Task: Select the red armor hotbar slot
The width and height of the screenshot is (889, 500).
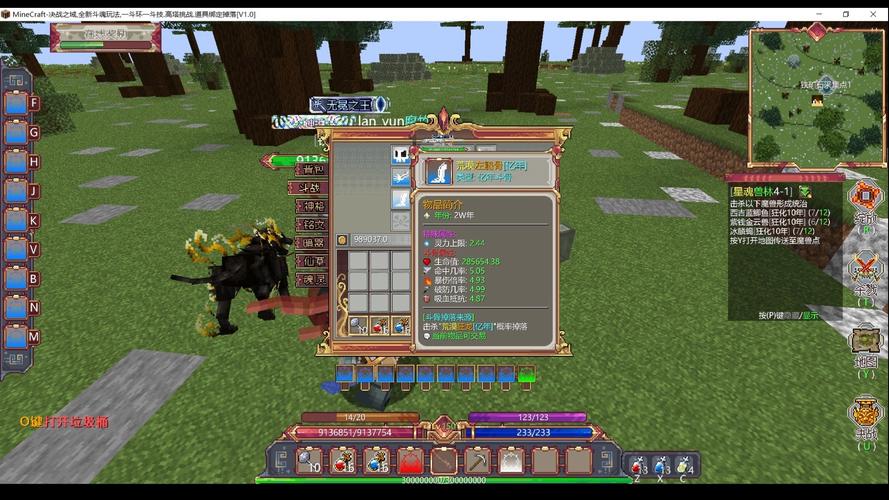Action: (x=411, y=460)
